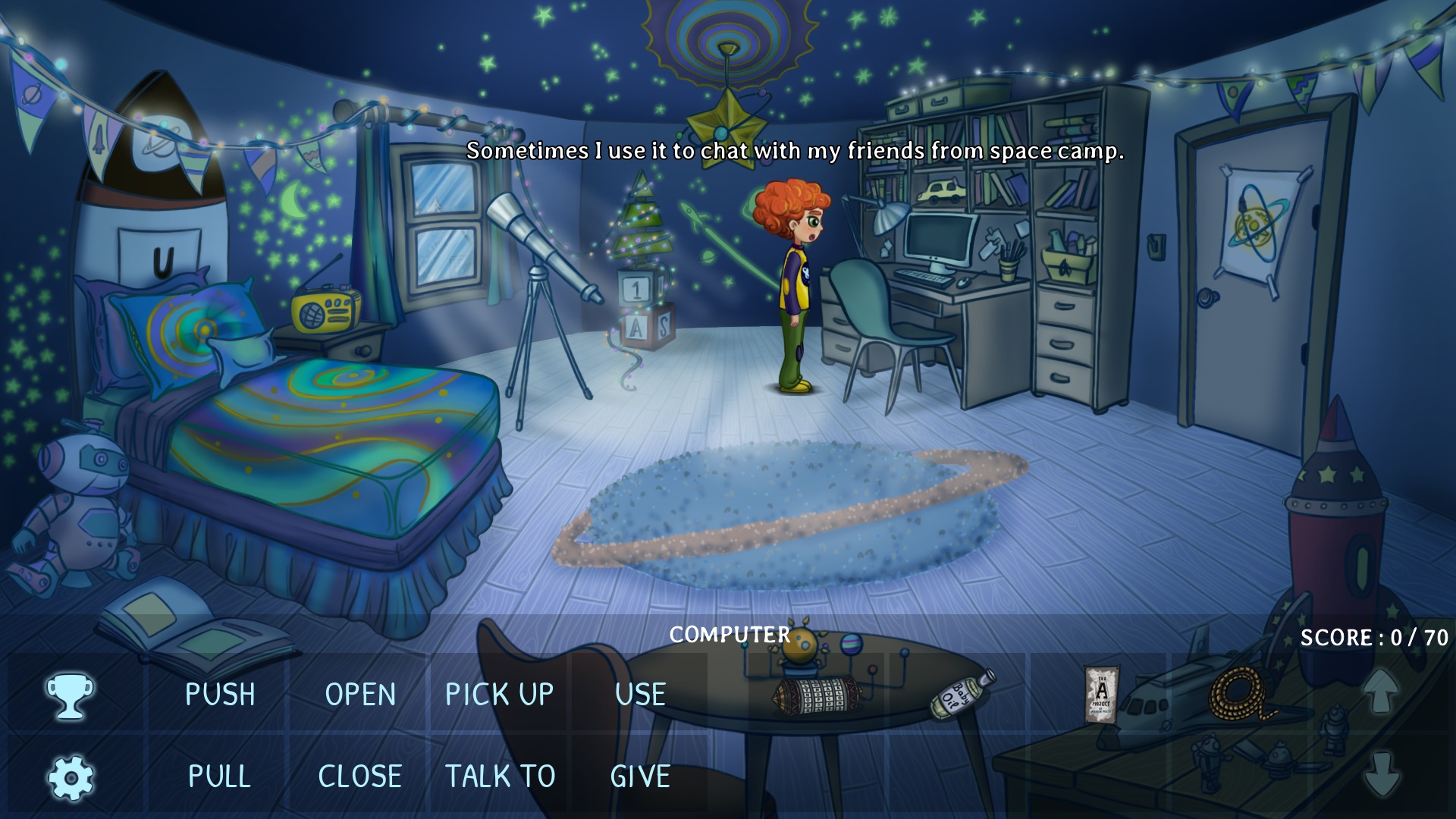Activate the TALK TO verb
The width and height of the screenshot is (1456, 819).
tap(500, 777)
